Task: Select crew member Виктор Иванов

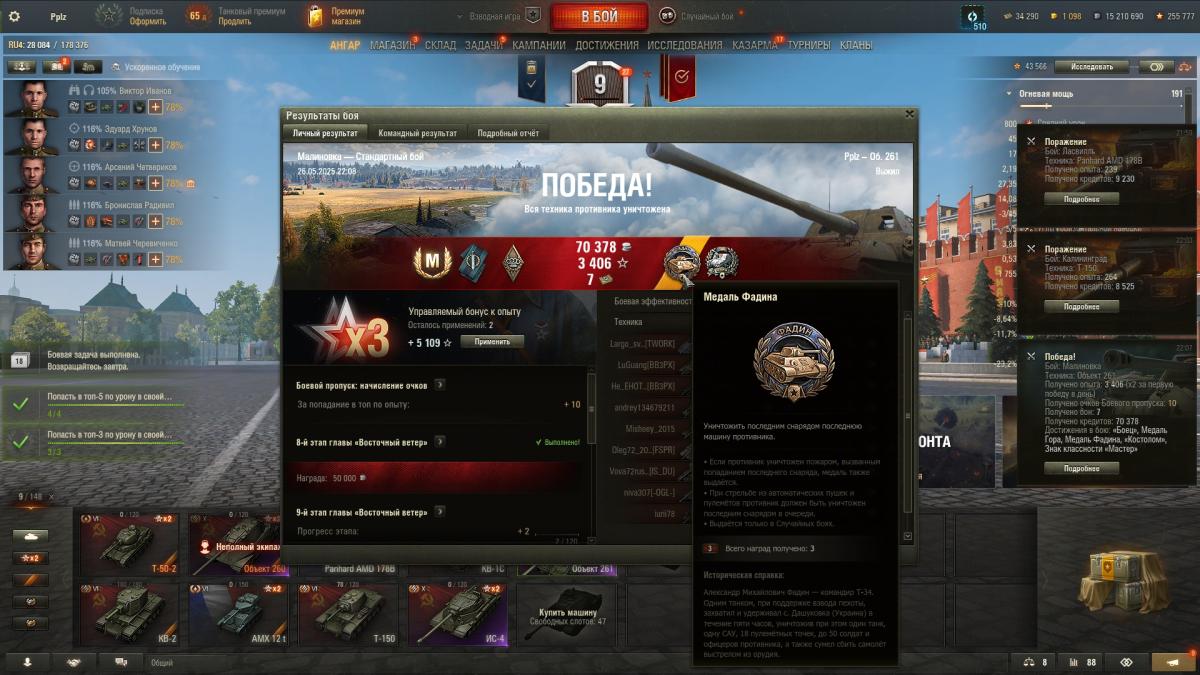Action: [32, 99]
